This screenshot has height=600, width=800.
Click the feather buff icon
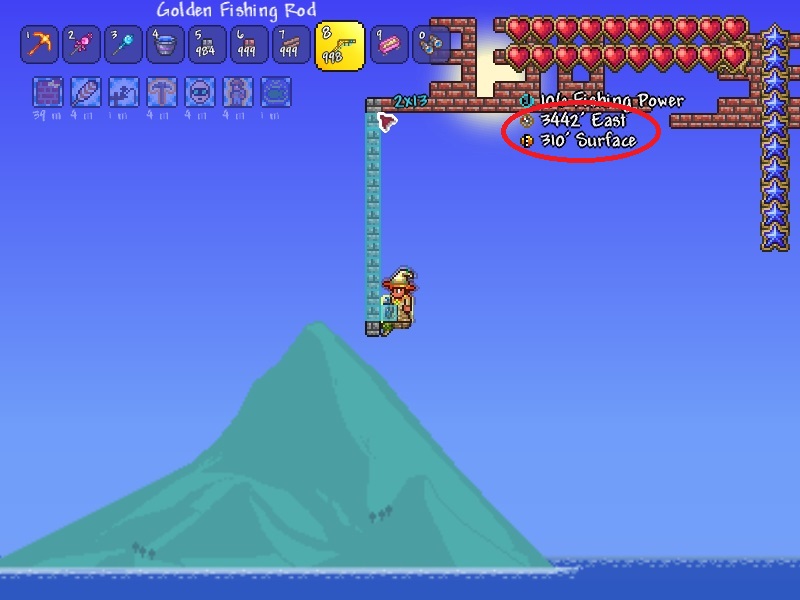point(84,92)
